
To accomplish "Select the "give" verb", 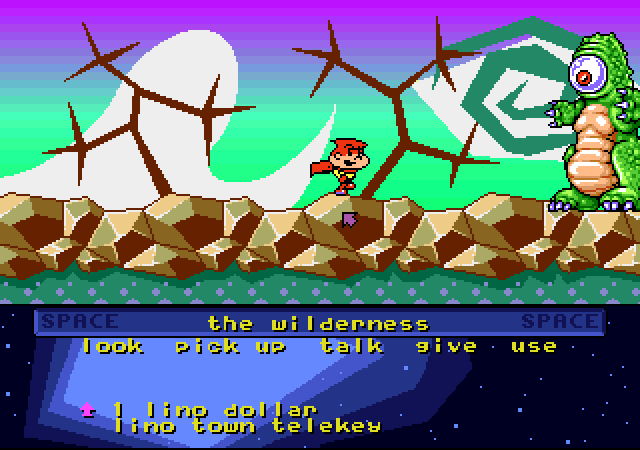I will click(x=447, y=346).
